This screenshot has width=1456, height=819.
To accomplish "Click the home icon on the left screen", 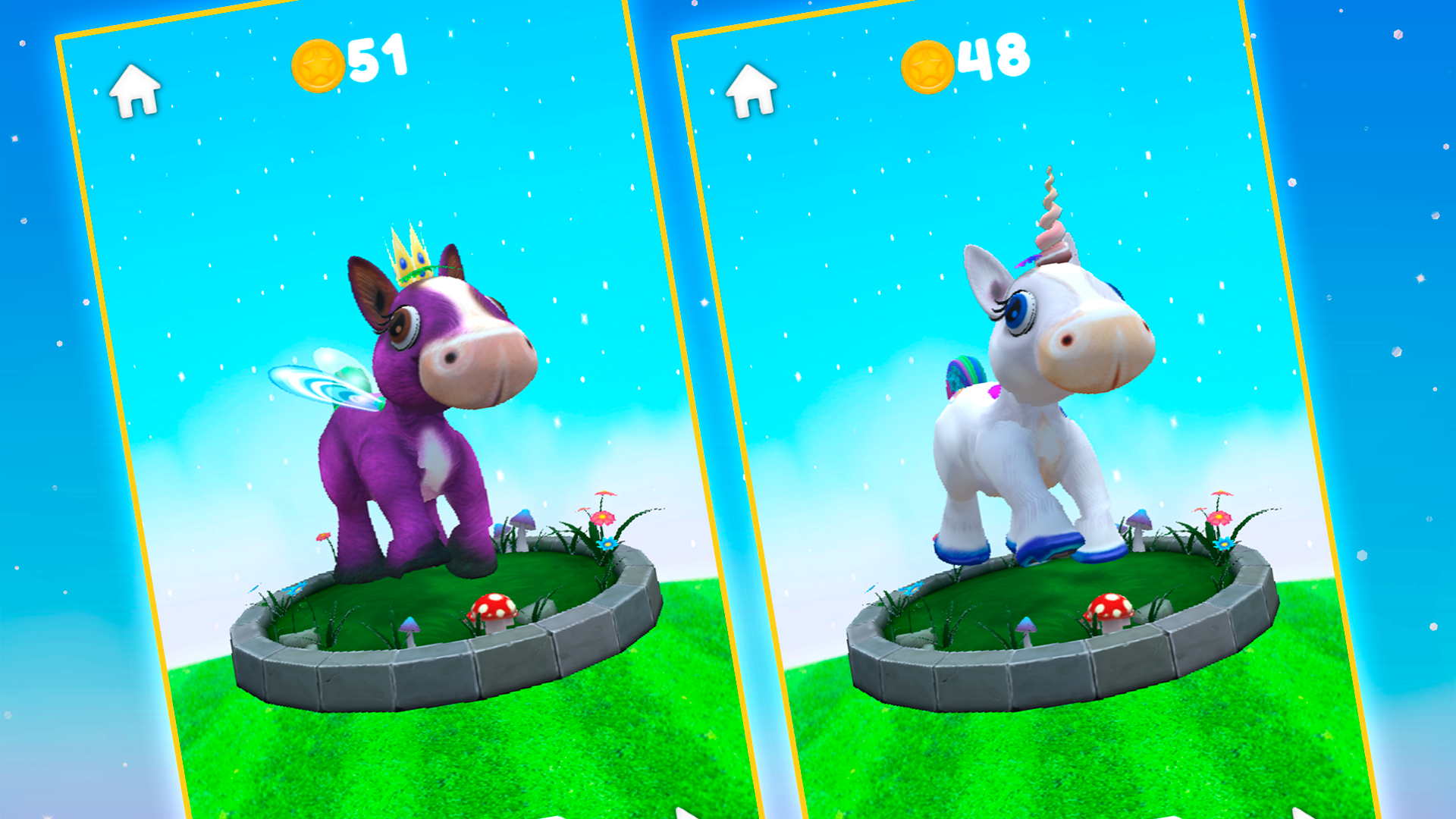I will [x=135, y=89].
